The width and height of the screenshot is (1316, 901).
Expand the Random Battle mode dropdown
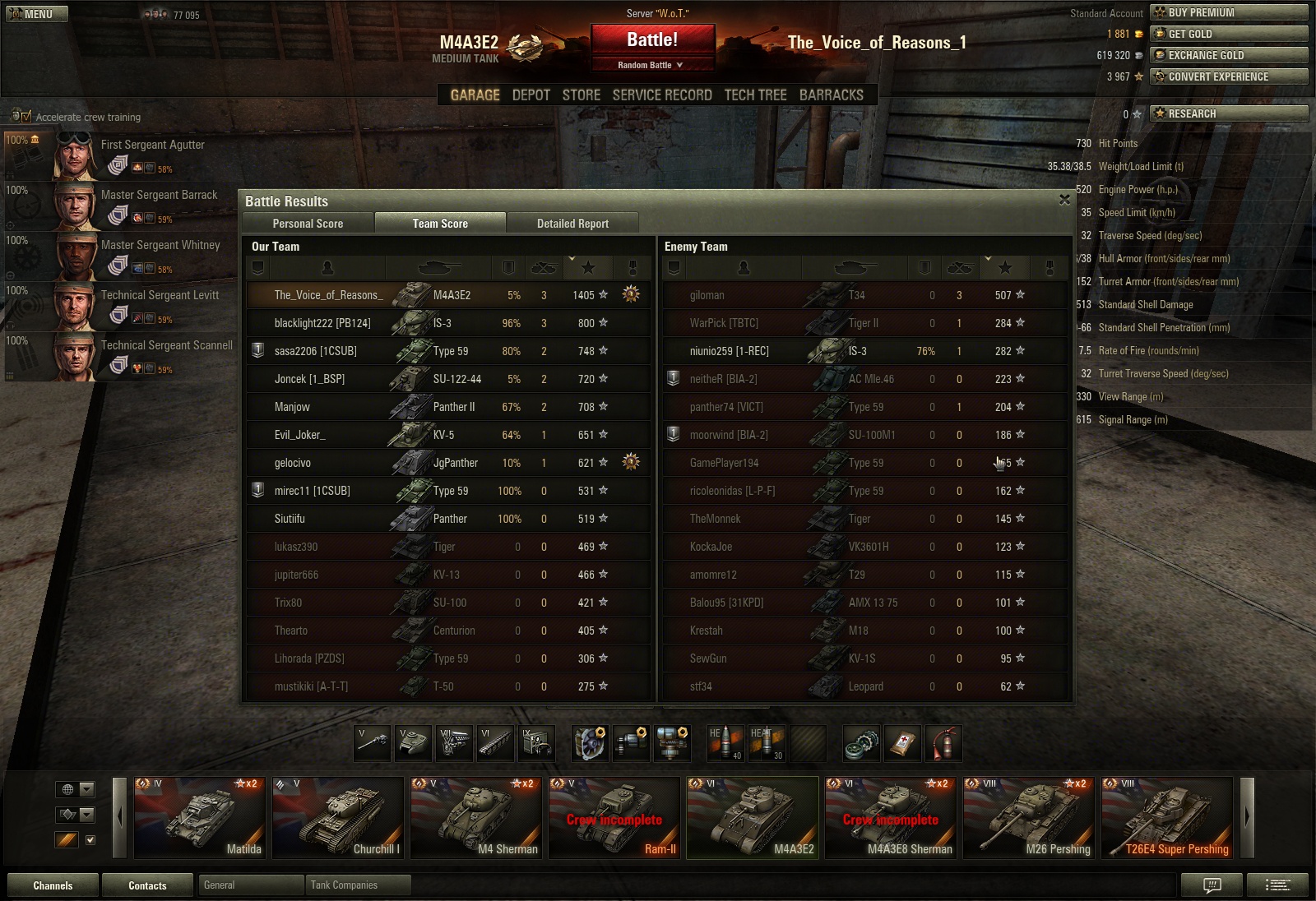[651, 65]
